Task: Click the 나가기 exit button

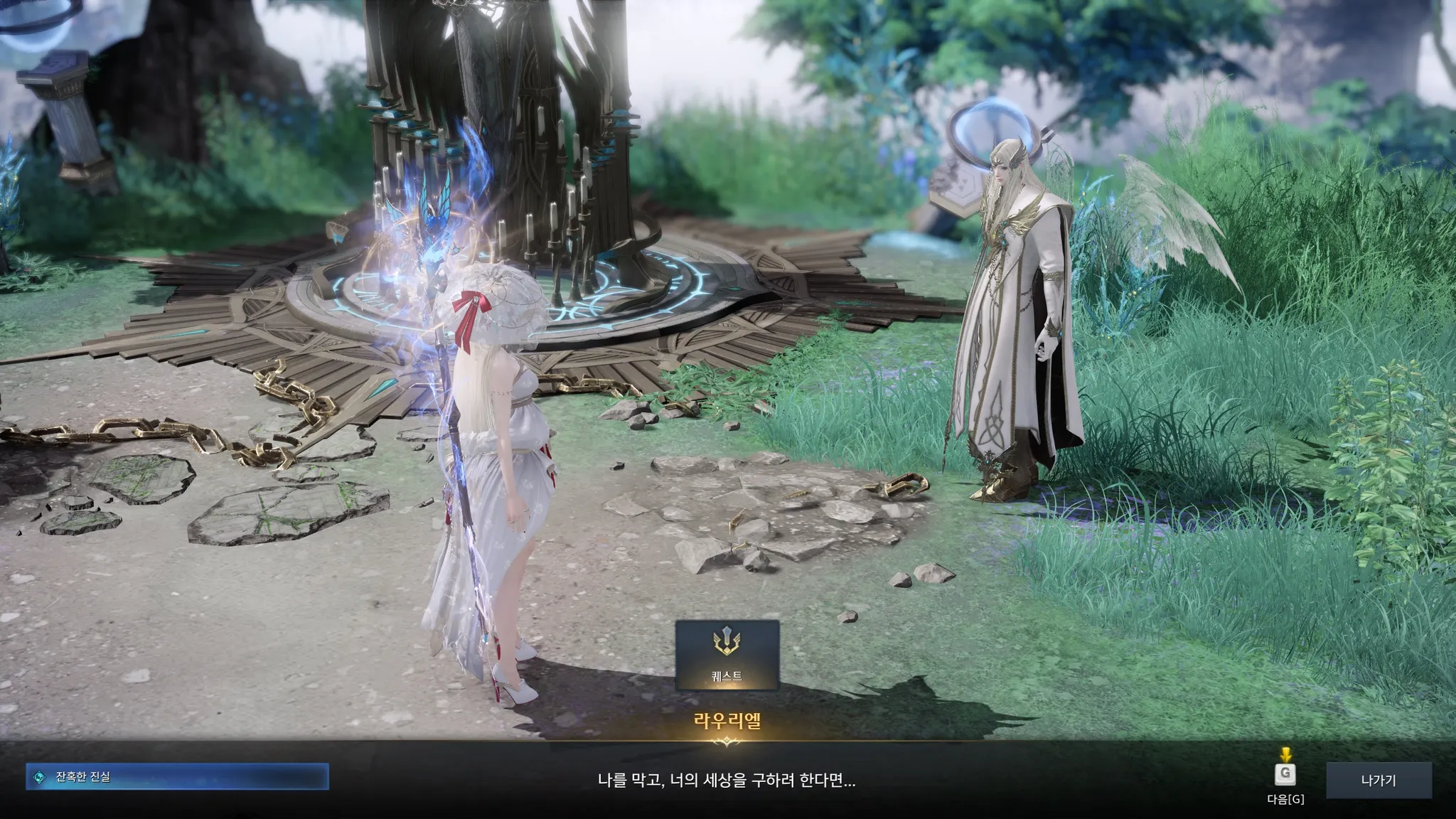Action: pyautogui.click(x=1378, y=781)
